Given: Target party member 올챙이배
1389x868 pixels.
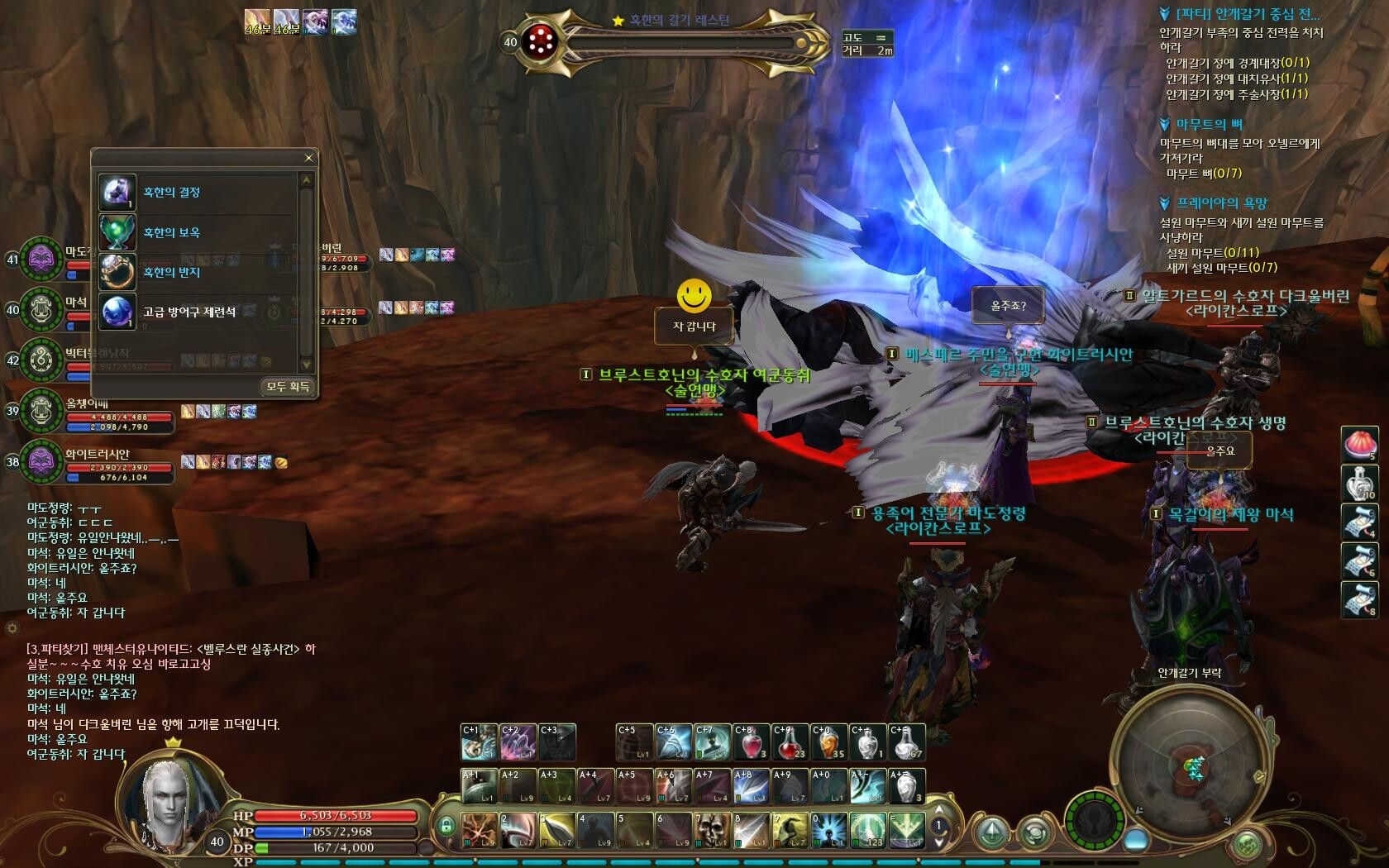Looking at the screenshot, I should [x=41, y=411].
